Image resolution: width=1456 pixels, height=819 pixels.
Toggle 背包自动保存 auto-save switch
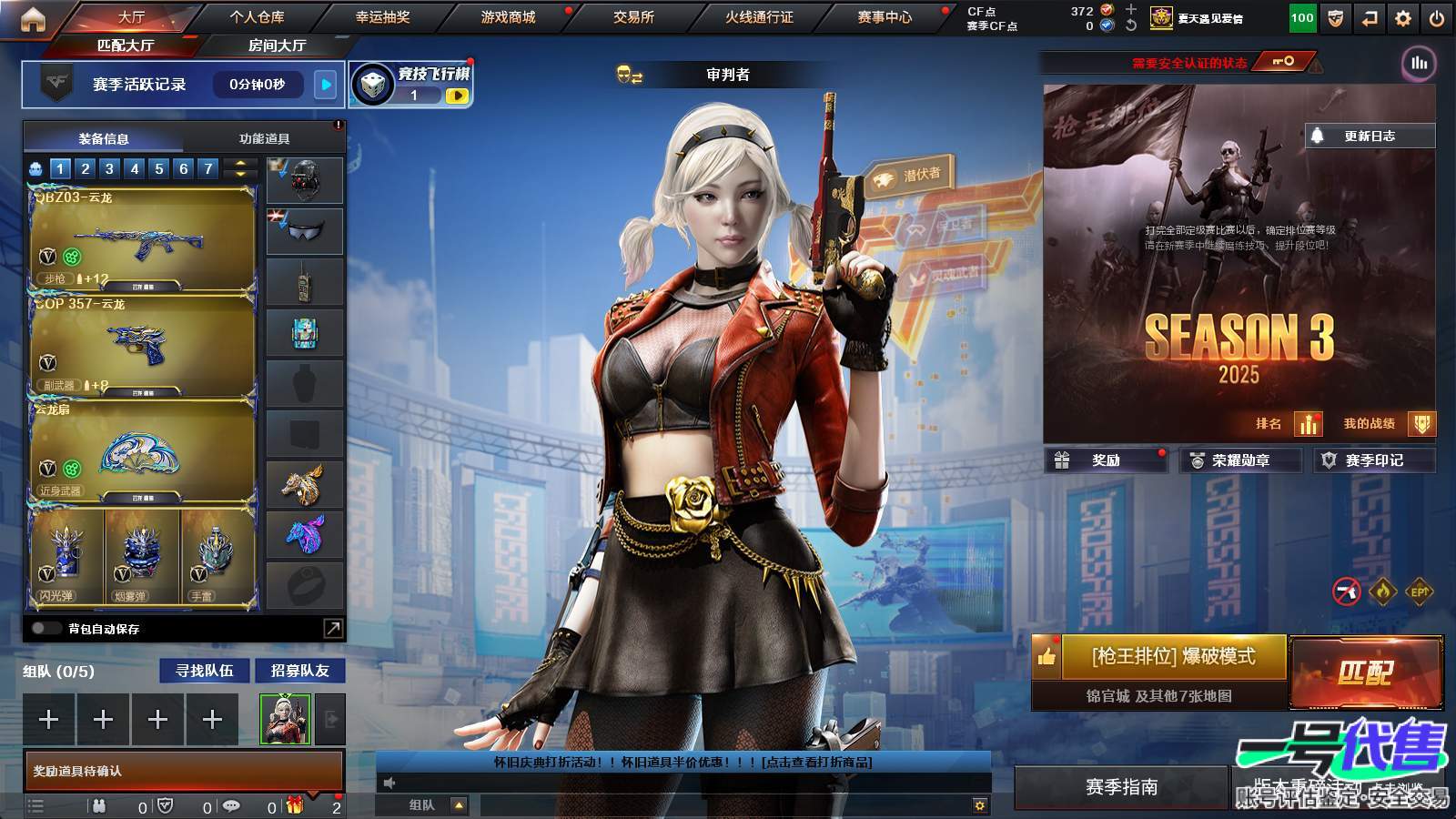(43, 628)
